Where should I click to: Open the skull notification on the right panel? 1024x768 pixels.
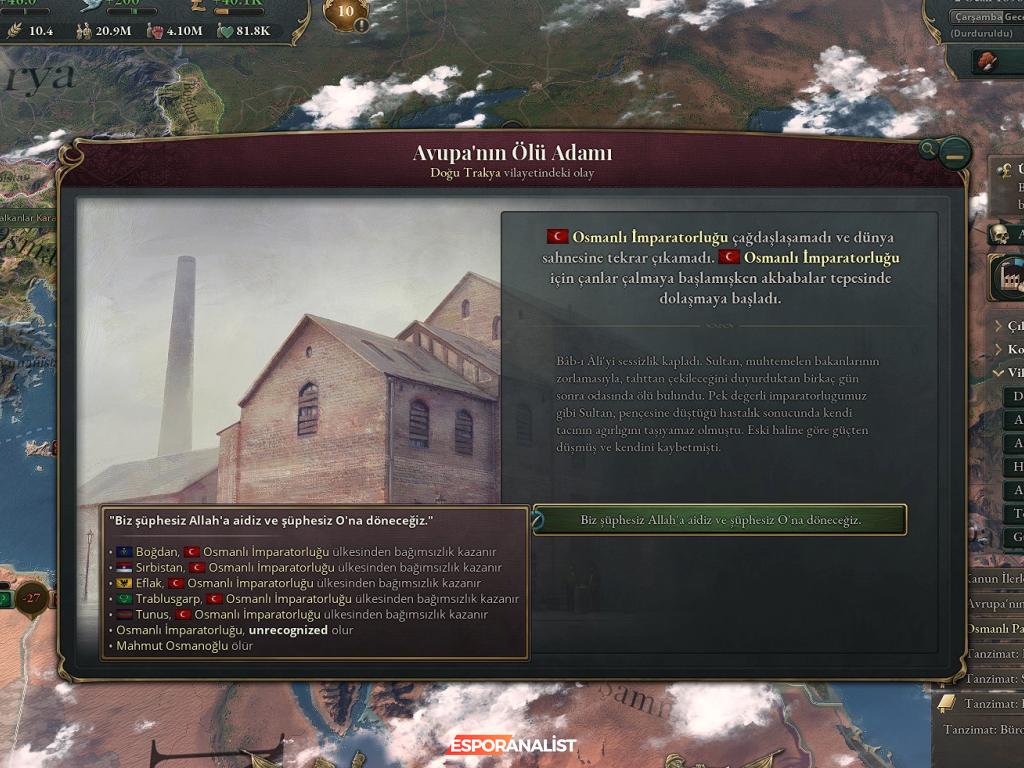point(999,235)
